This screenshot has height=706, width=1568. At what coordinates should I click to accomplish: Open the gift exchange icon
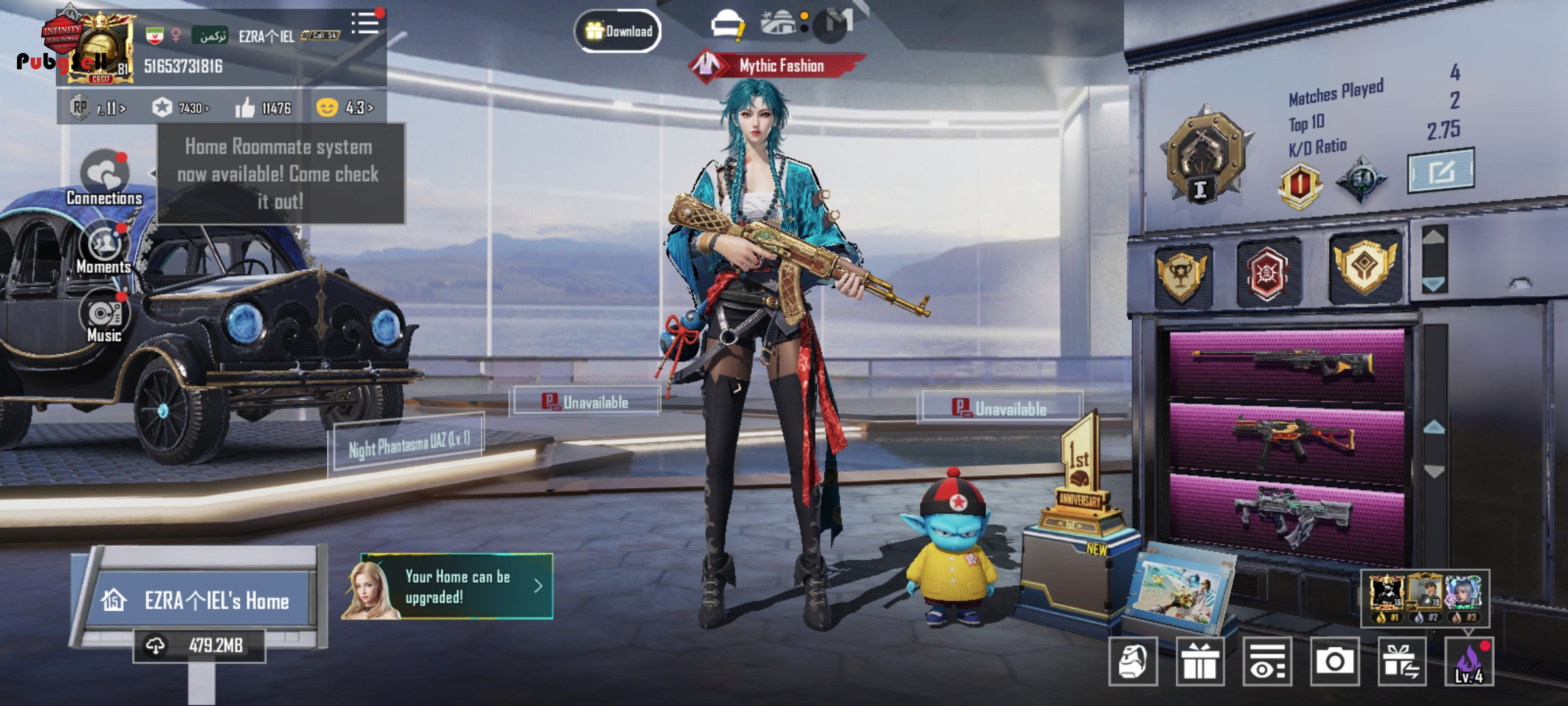pos(1401,662)
